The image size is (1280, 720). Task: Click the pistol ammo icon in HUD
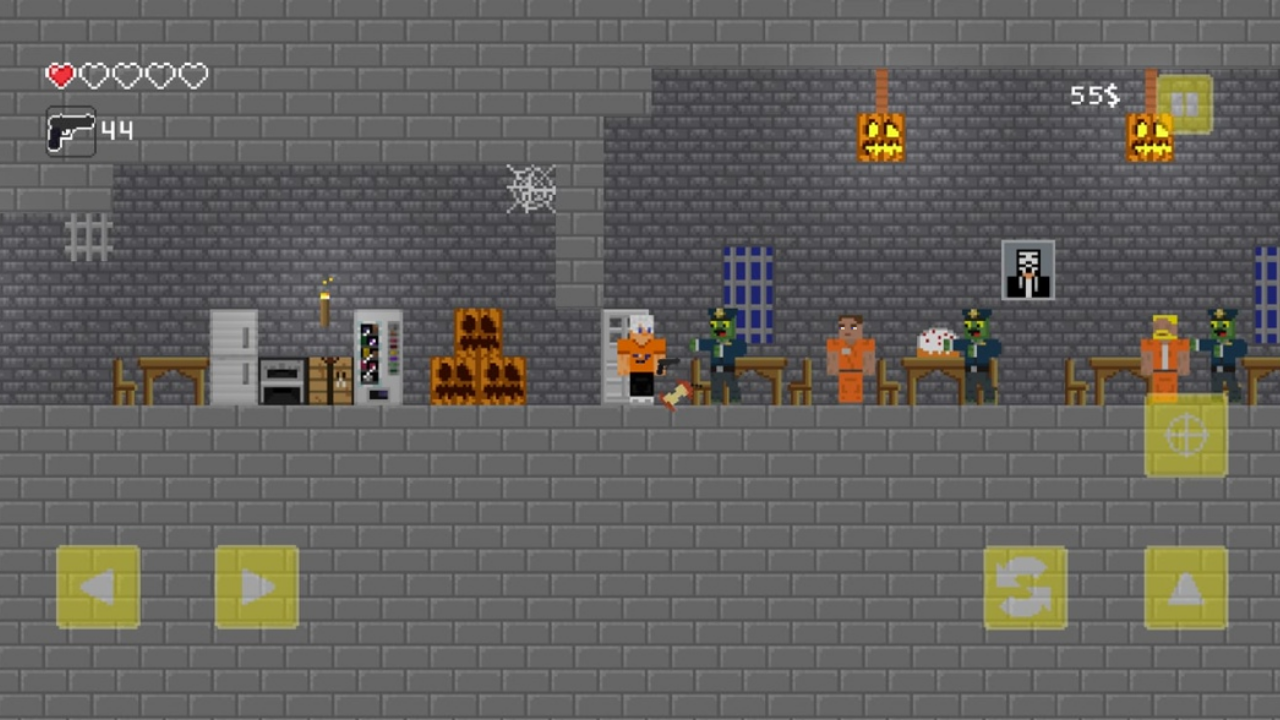pyautogui.click(x=70, y=131)
